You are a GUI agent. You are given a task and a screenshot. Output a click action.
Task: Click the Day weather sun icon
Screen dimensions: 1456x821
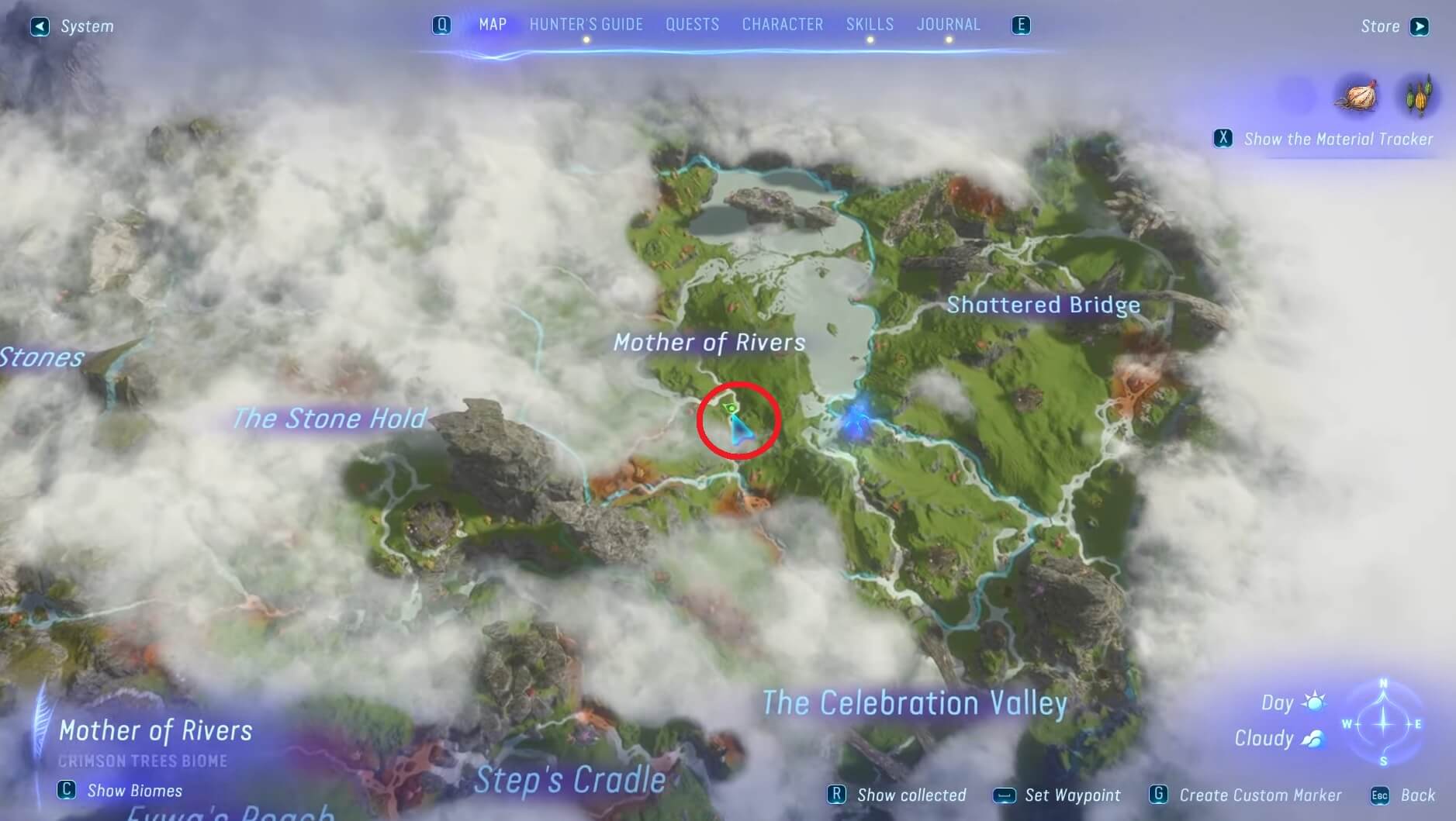[1314, 702]
